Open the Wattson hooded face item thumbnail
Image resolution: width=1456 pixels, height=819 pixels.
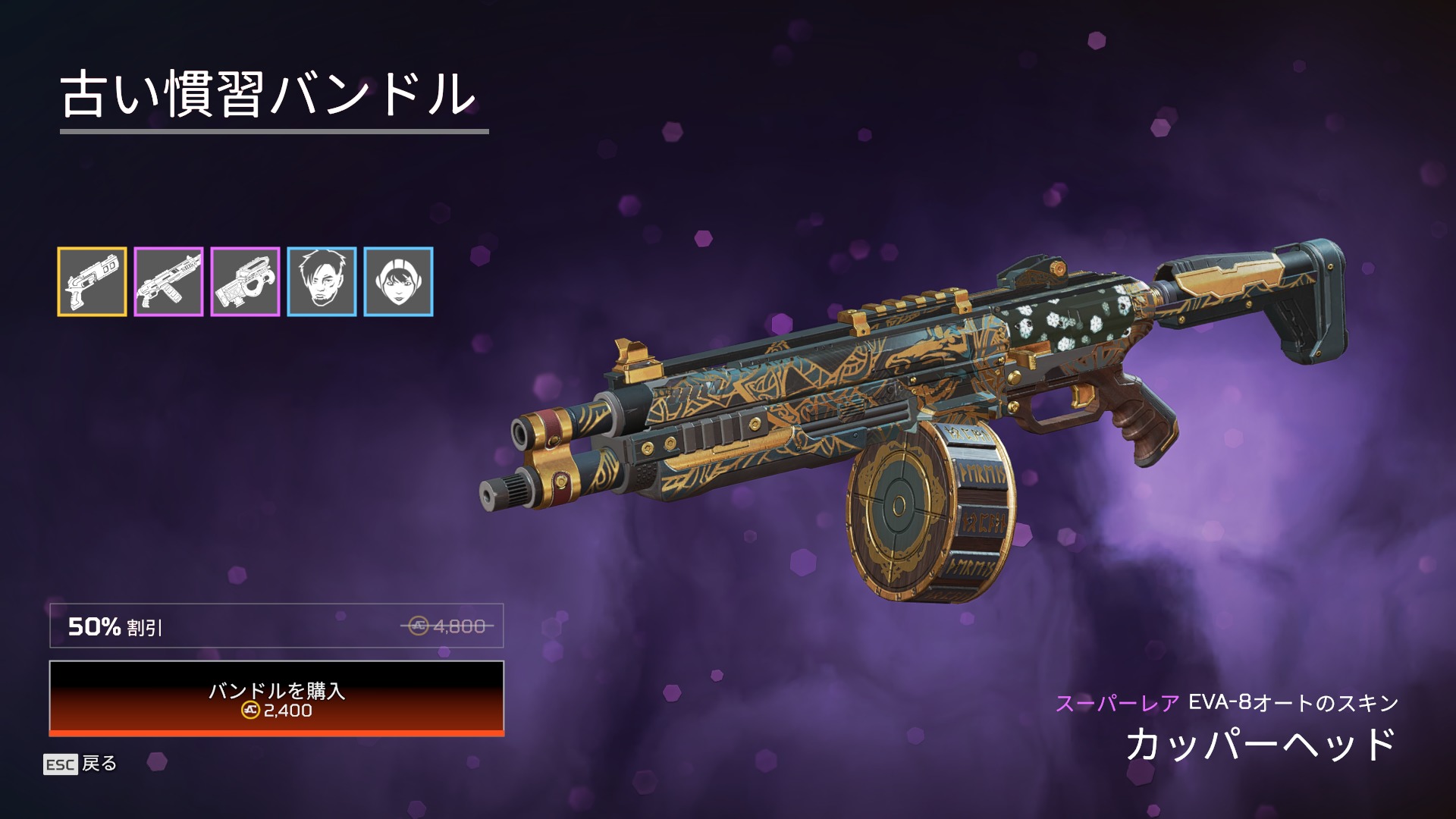coord(398,281)
